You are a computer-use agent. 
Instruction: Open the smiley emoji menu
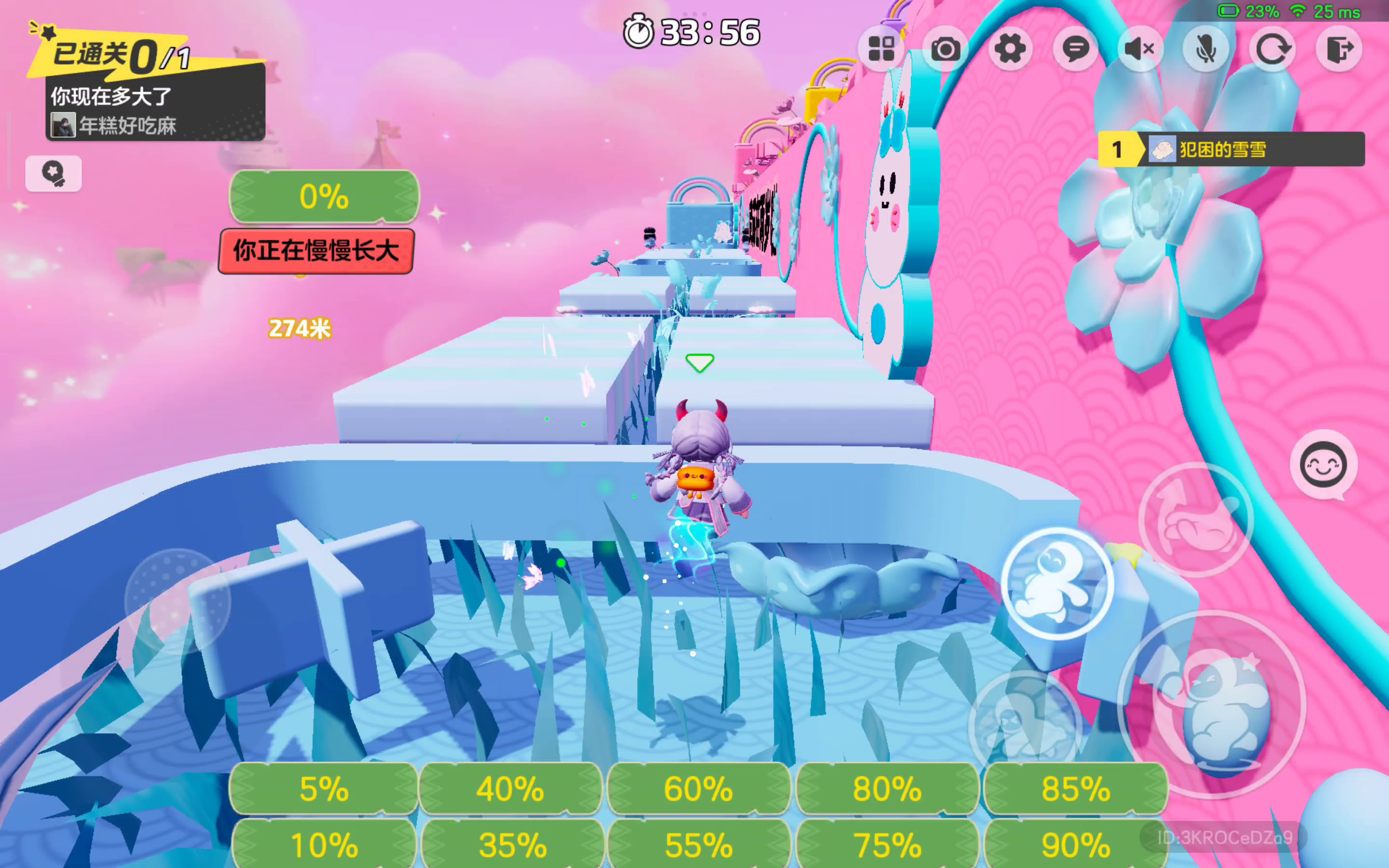[x=1323, y=465]
